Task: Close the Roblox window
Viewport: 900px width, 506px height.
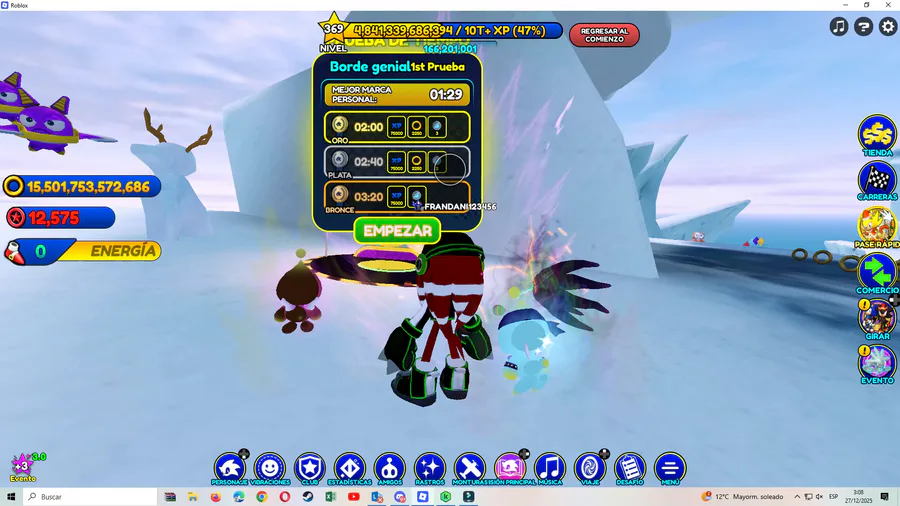Action: click(888, 5)
